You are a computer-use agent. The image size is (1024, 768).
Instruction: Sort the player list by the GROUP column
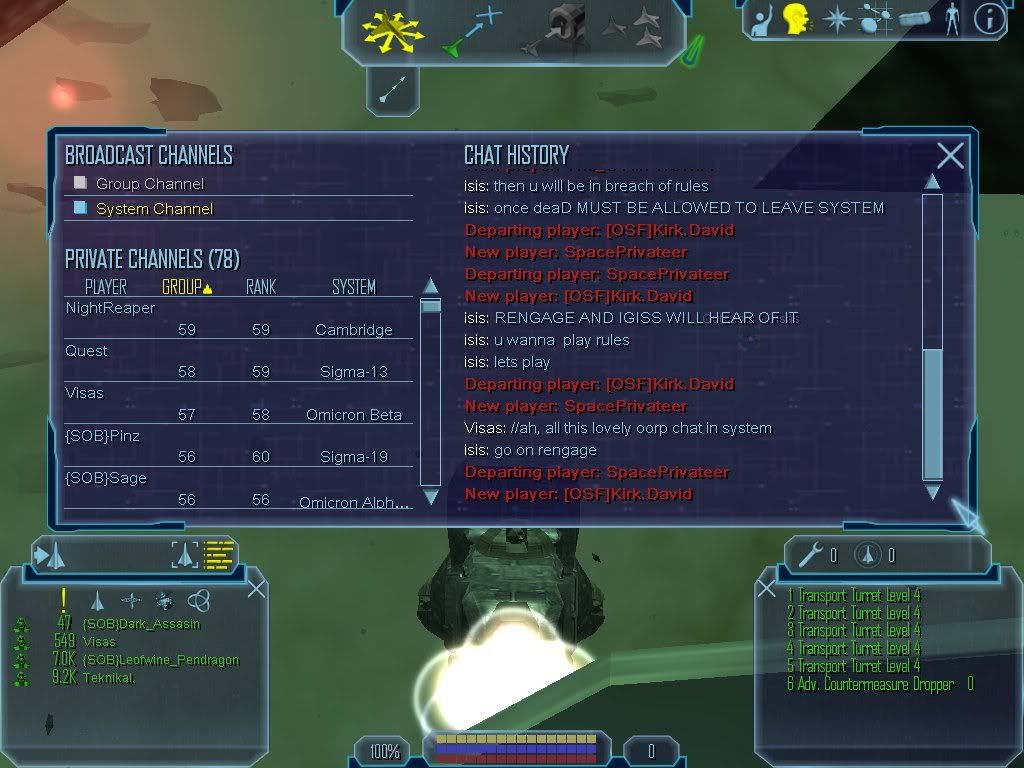click(187, 287)
